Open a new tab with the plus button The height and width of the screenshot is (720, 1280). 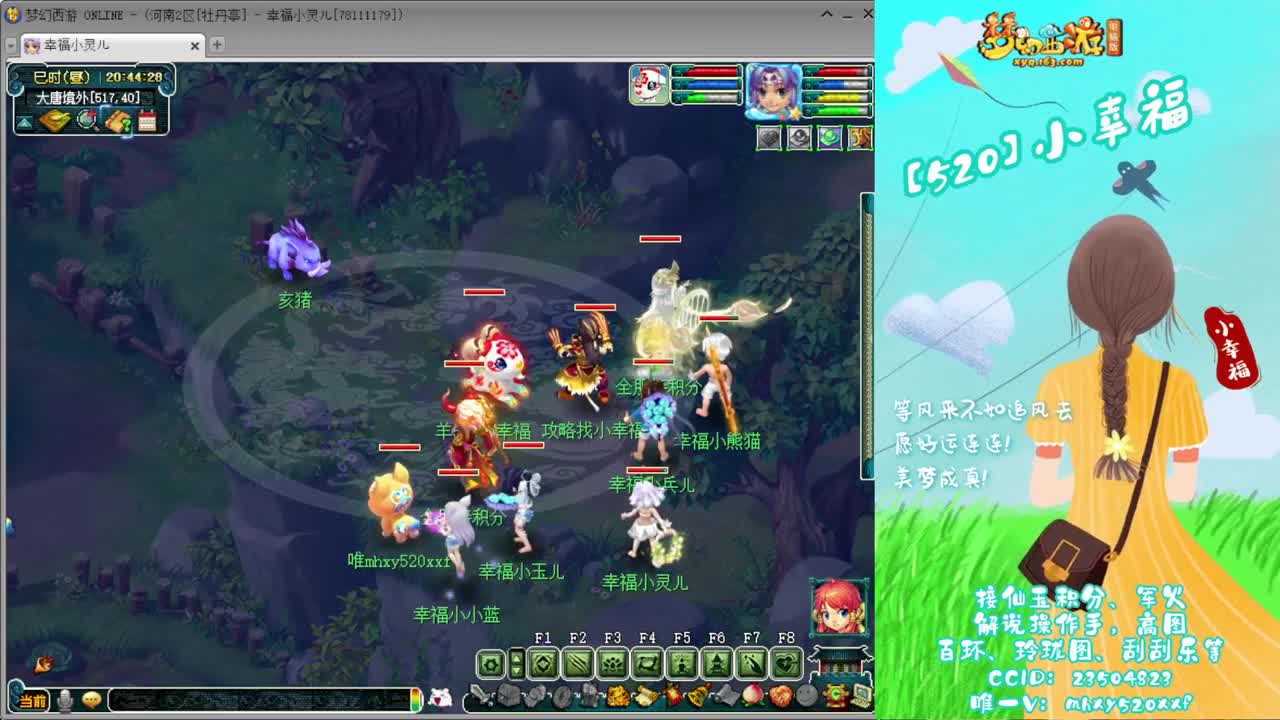coord(218,46)
